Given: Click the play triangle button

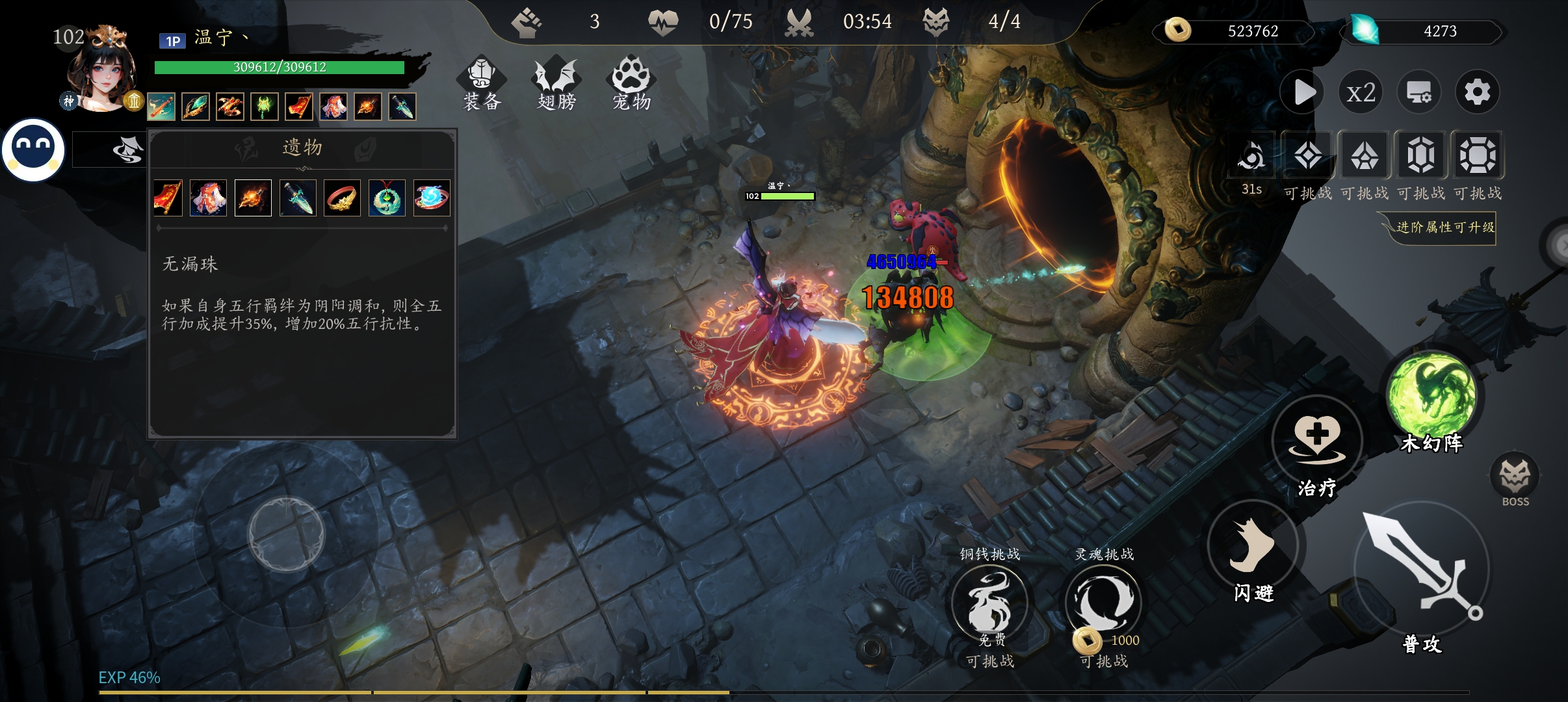Looking at the screenshot, I should 1303,92.
